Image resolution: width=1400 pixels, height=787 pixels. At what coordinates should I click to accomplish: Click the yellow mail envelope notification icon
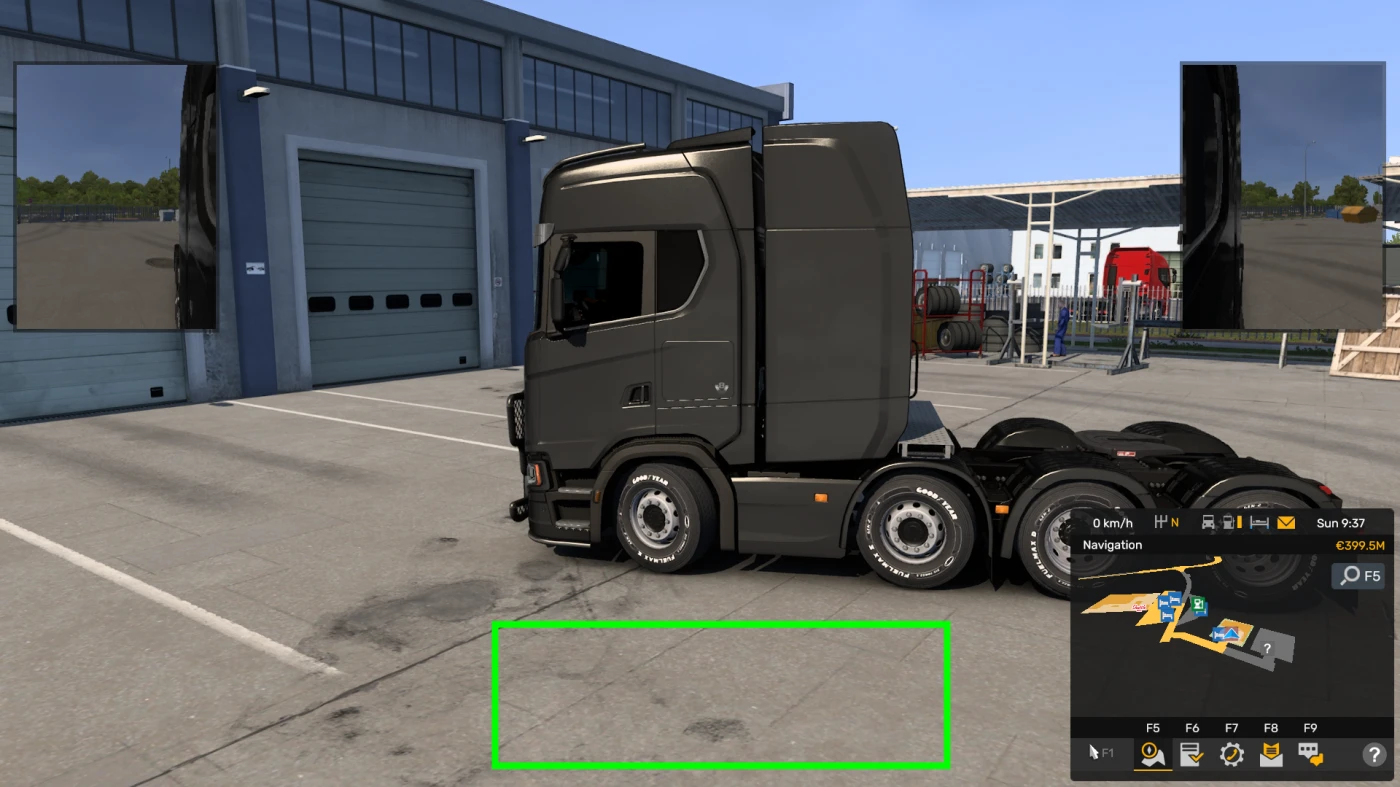pos(1285,523)
